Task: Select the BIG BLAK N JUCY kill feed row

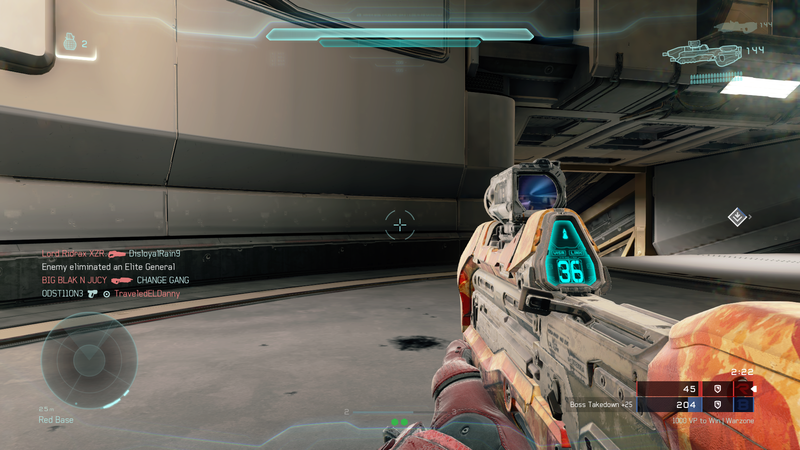Action: pyautogui.click(x=115, y=281)
